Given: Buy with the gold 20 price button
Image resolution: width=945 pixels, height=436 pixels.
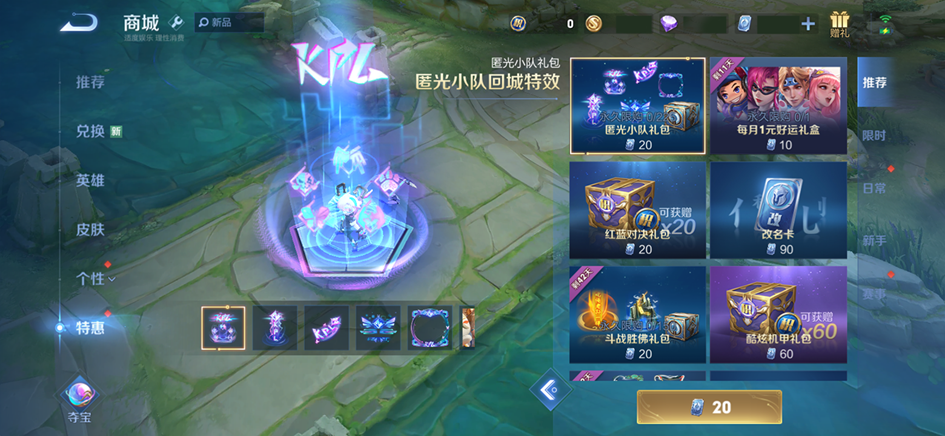Looking at the screenshot, I should (709, 407).
